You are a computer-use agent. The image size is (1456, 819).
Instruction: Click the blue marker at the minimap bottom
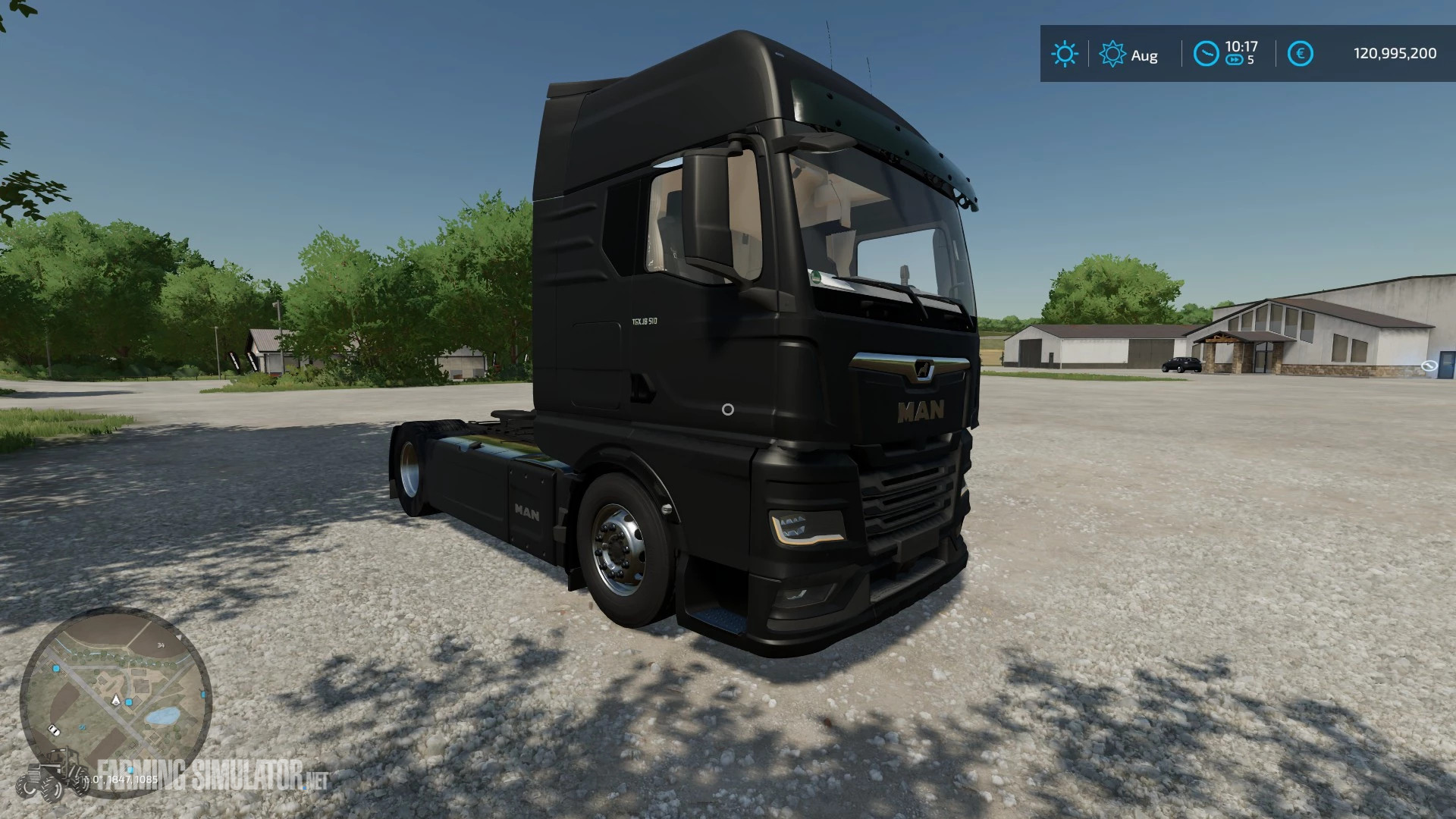(130, 770)
